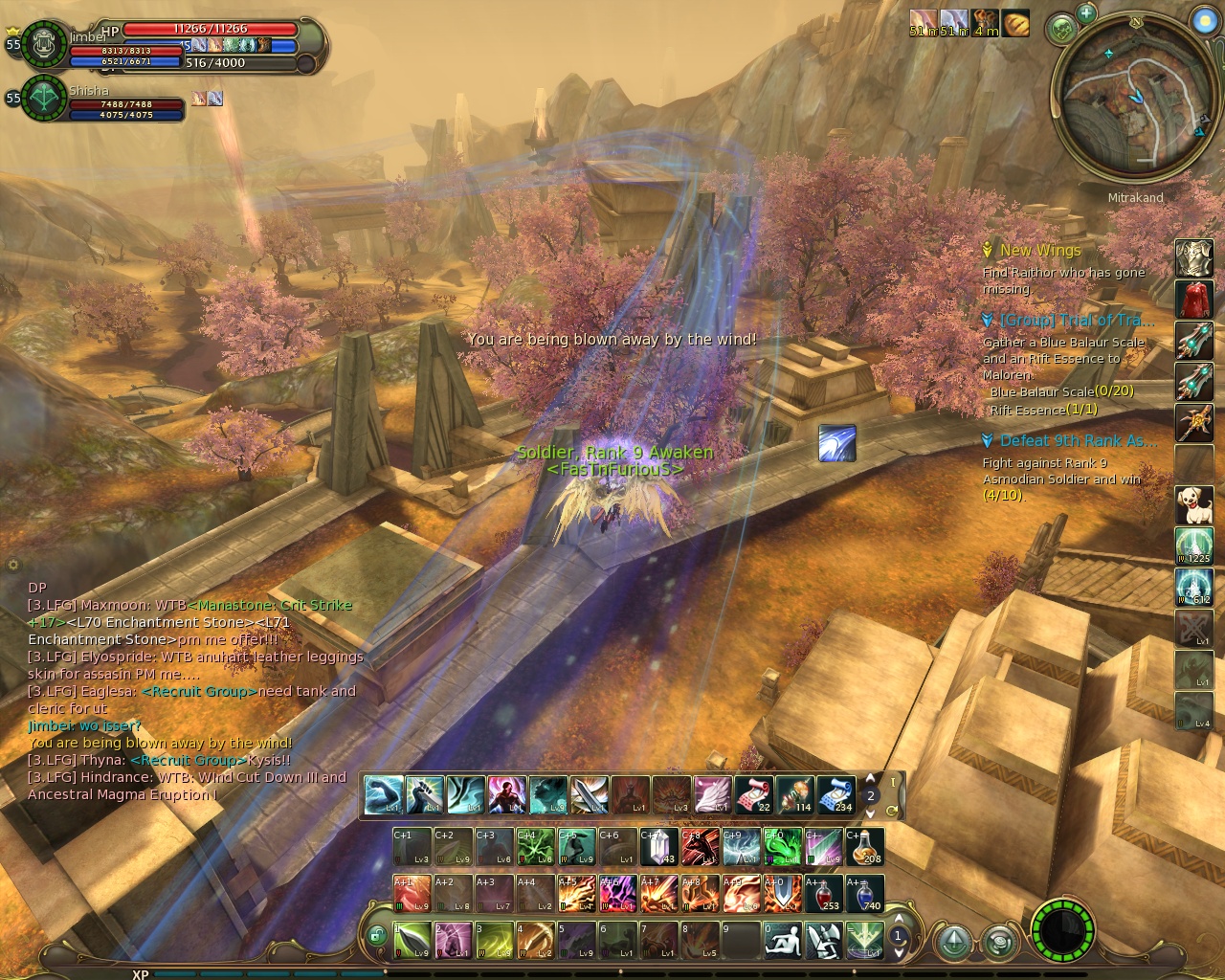
Task: Use the blue scroll with 234 remaining
Action: (x=835, y=794)
